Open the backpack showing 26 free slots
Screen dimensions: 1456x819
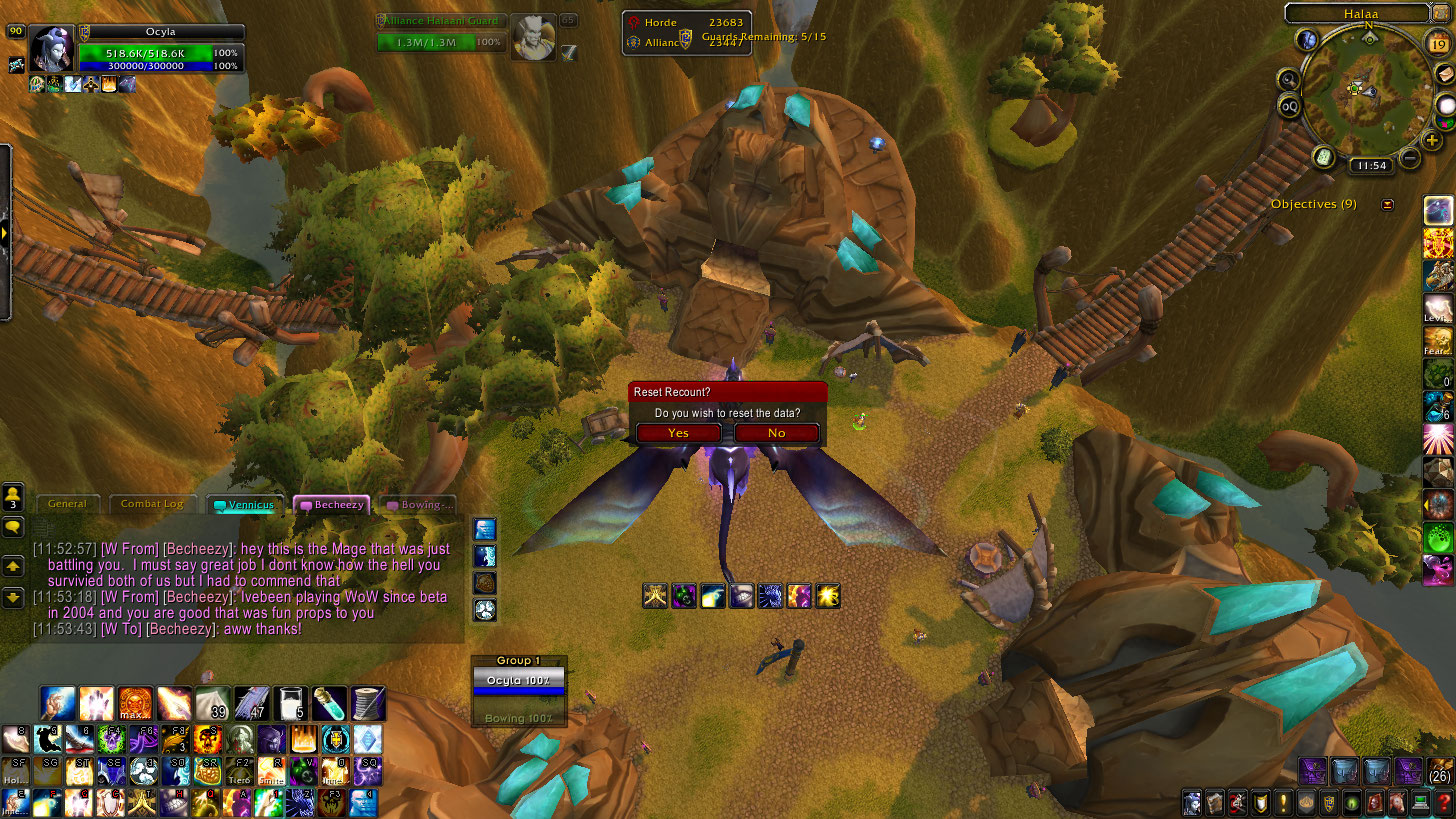coord(1440,771)
